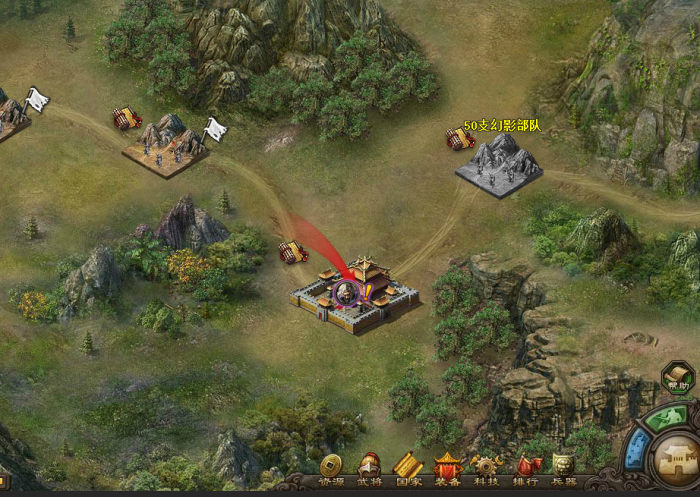Show the 排行 (Rankings) menu
Screen dimensions: 700x497
click(x=526, y=467)
